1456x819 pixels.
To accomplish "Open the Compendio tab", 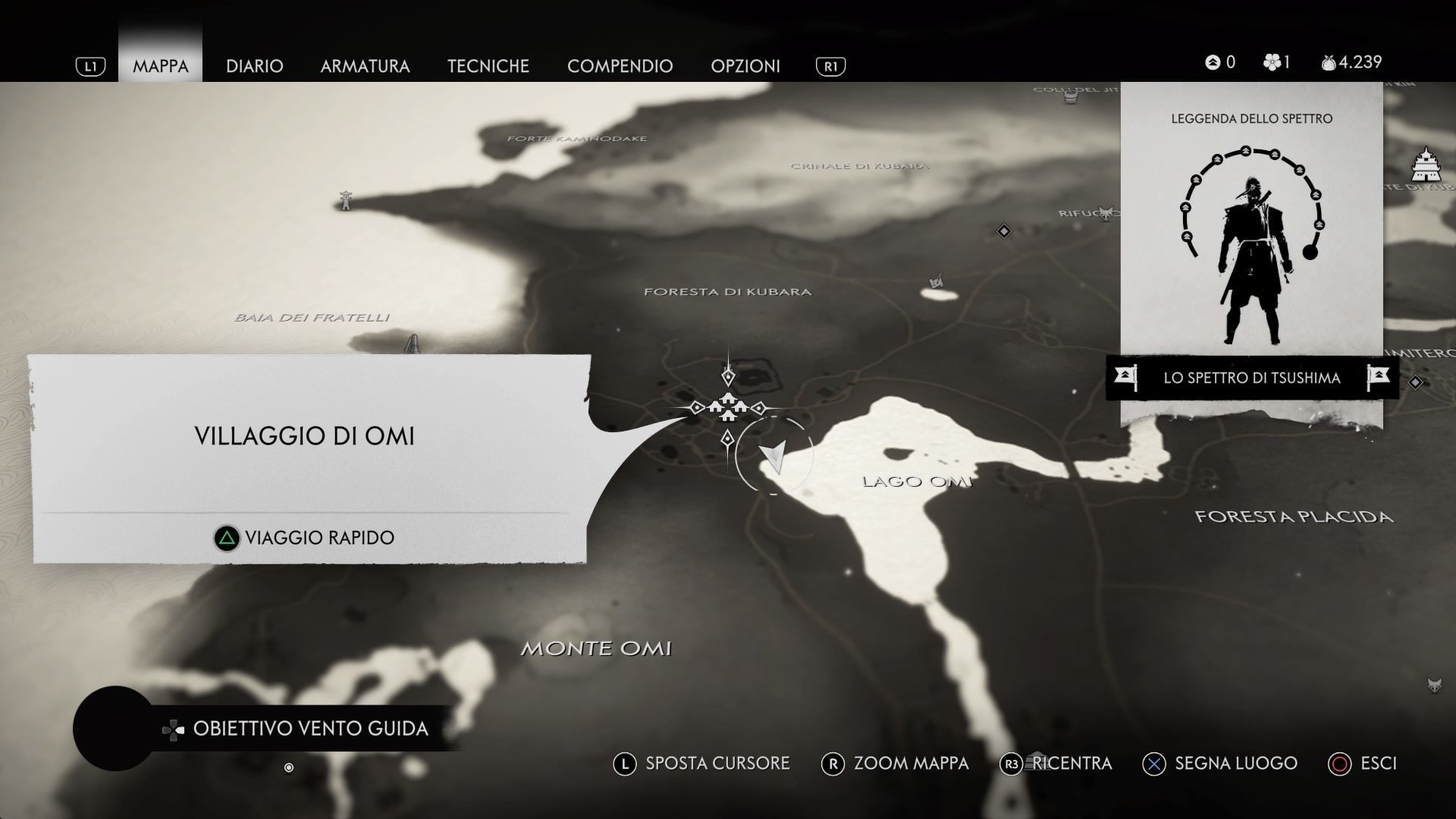I will click(x=620, y=66).
